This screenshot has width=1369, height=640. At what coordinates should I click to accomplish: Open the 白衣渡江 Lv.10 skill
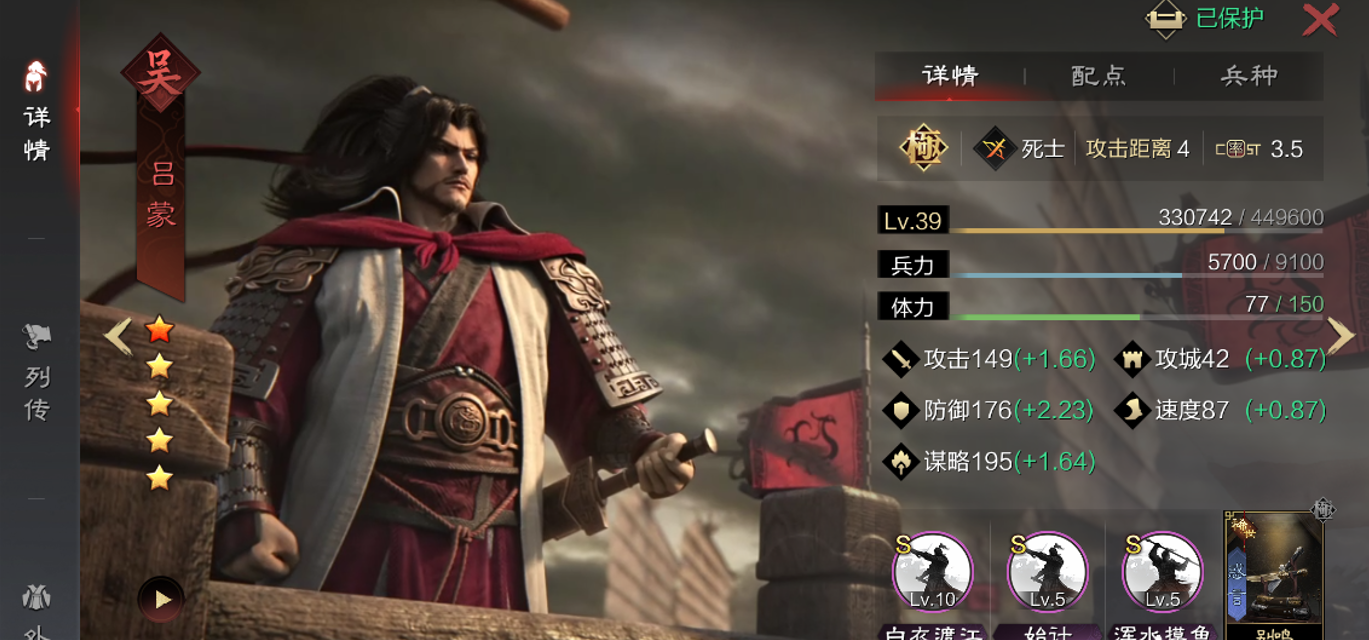(932, 573)
